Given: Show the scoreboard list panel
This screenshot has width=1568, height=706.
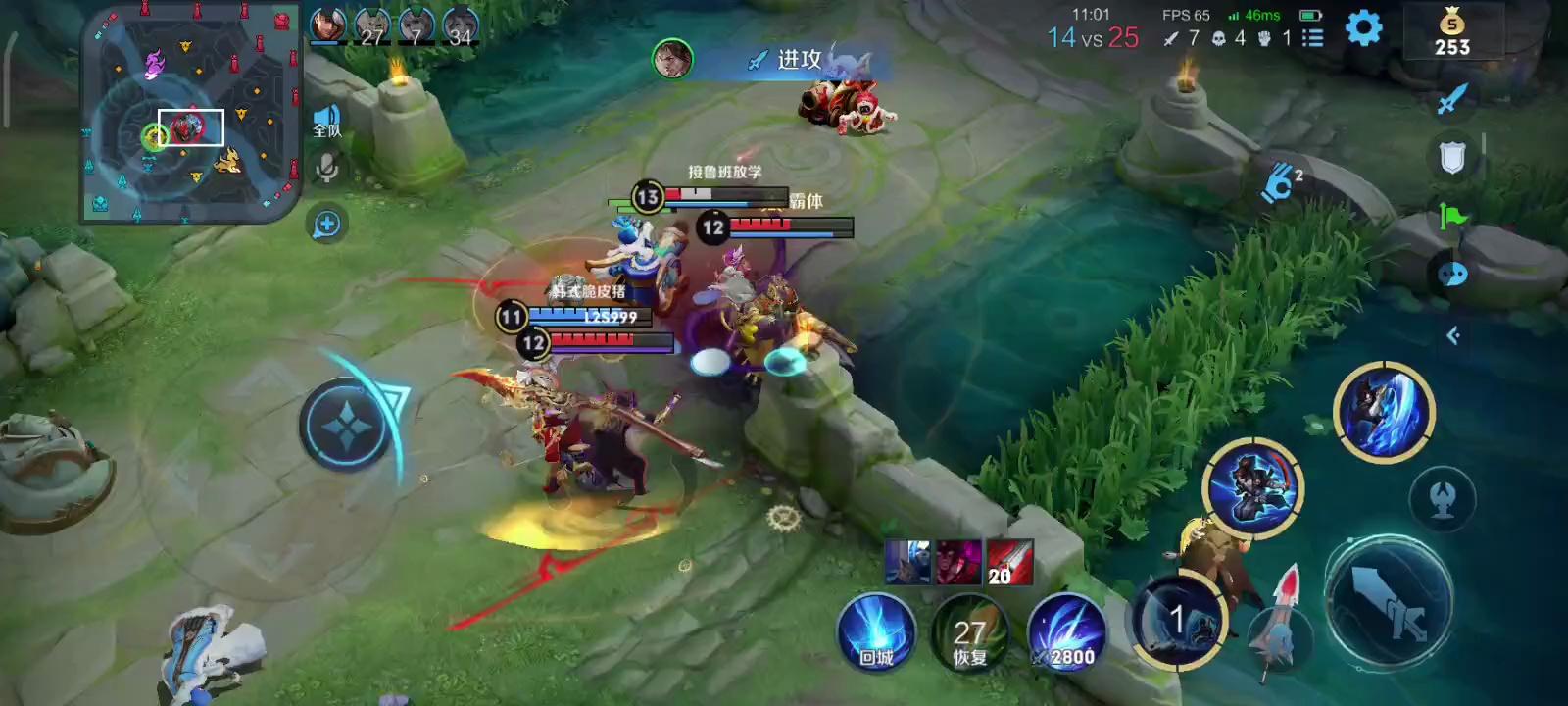Looking at the screenshot, I should pos(1312,38).
